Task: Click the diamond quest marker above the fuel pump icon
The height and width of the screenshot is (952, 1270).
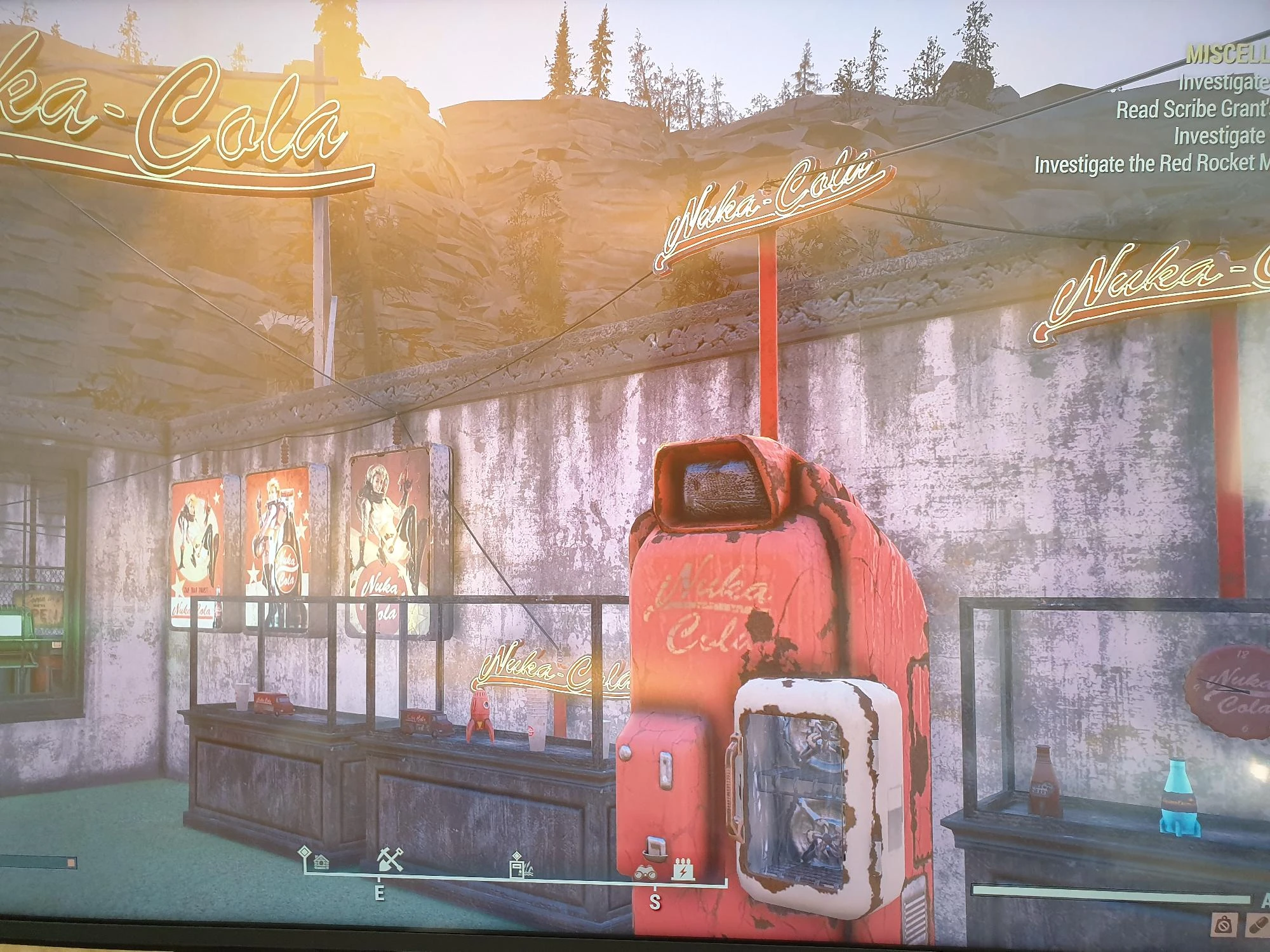Action: tap(516, 855)
